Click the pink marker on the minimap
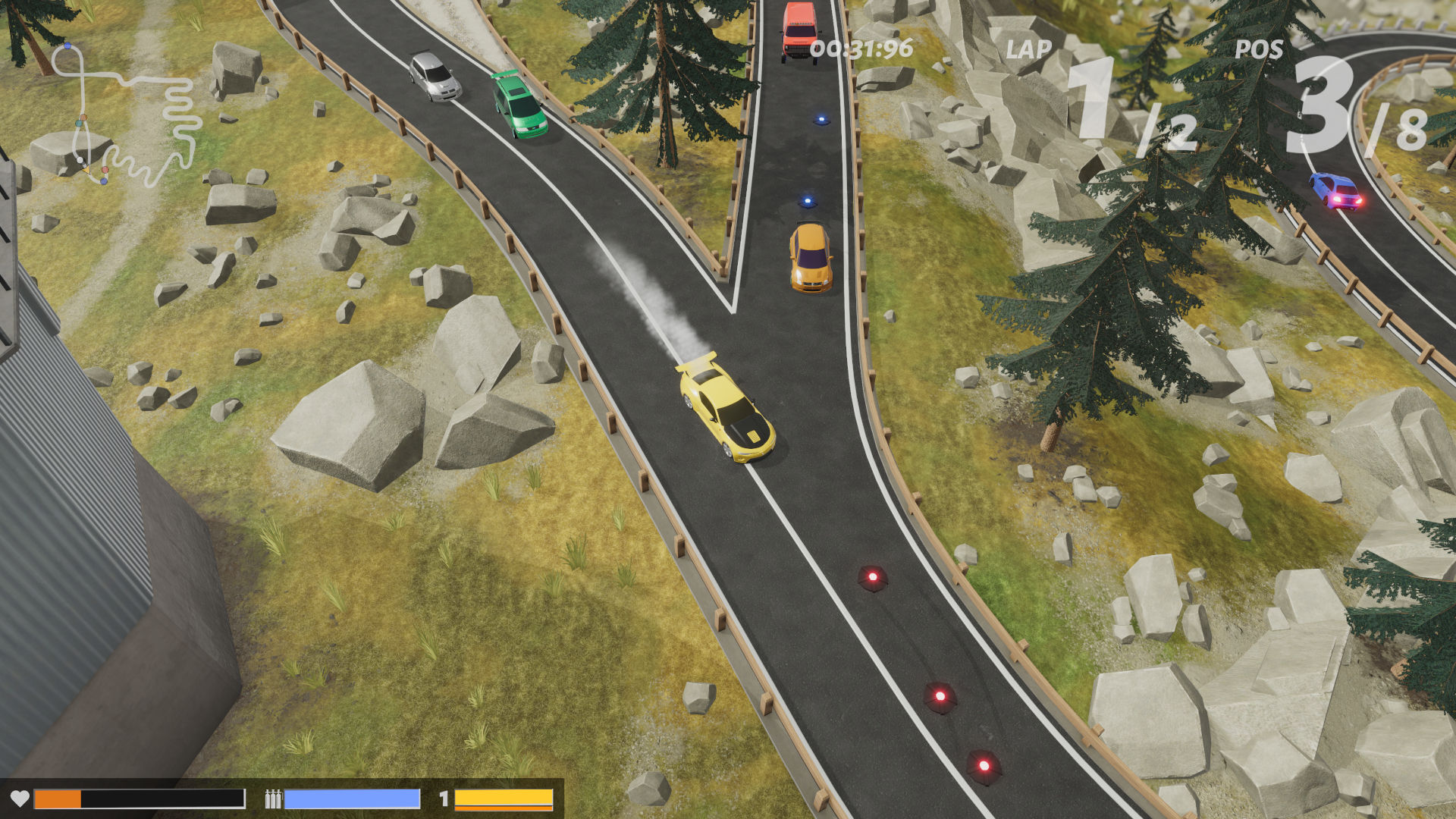This screenshot has height=819, width=1456. 105,170
